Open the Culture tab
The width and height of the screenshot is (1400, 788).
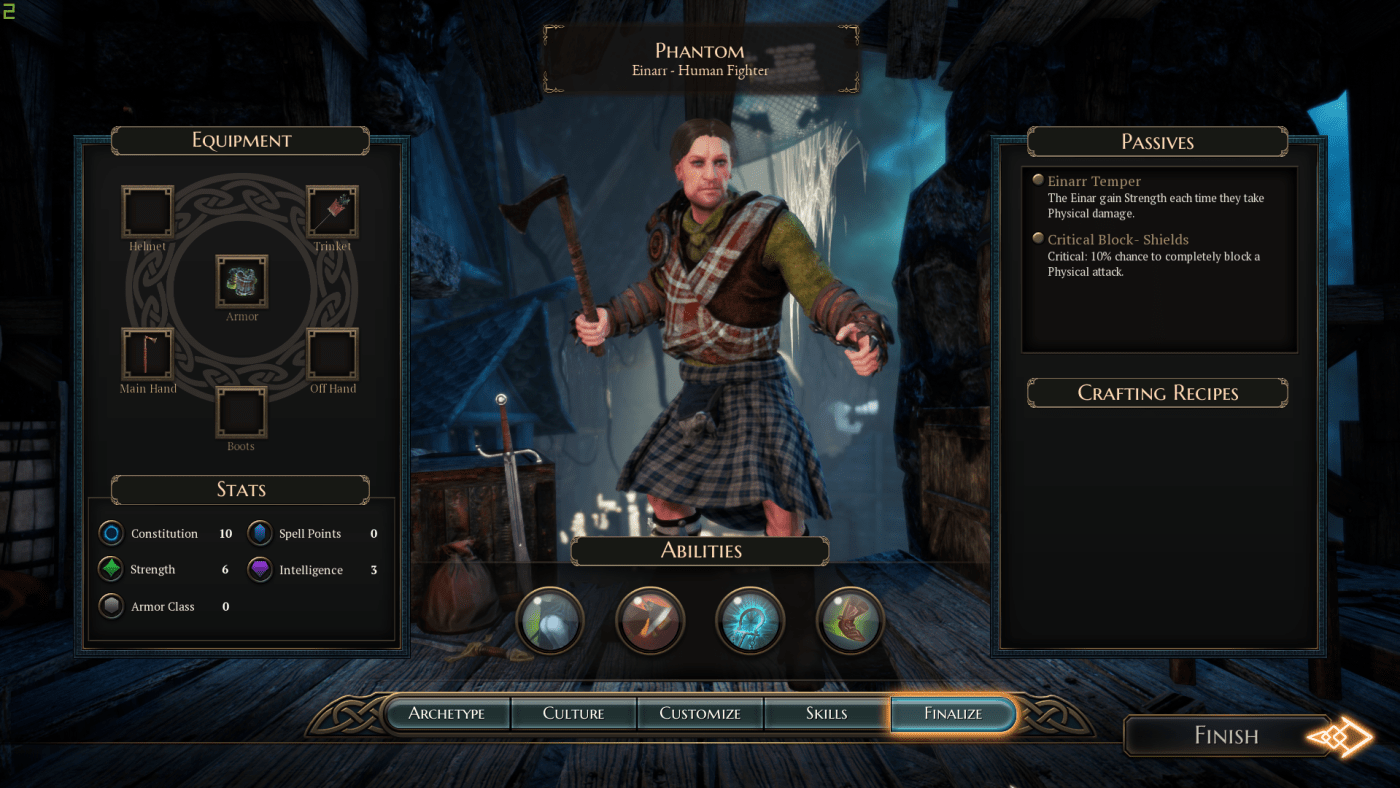[x=573, y=714]
